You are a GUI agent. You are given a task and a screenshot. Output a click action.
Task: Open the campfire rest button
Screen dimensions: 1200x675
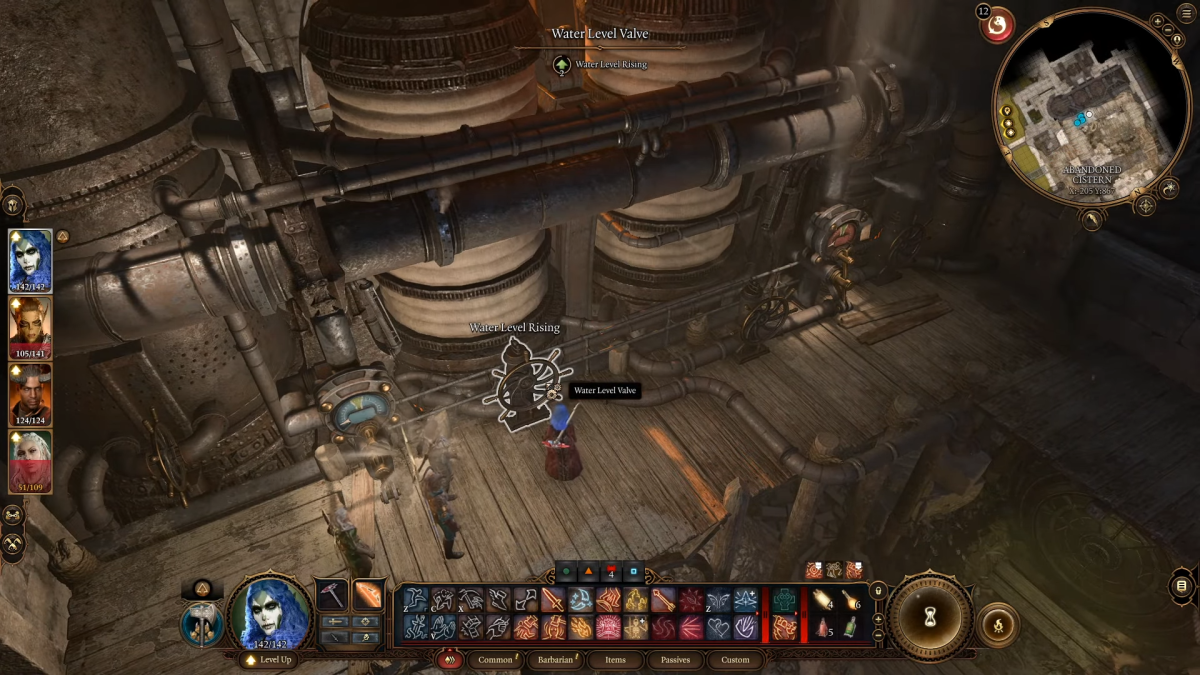[x=997, y=625]
